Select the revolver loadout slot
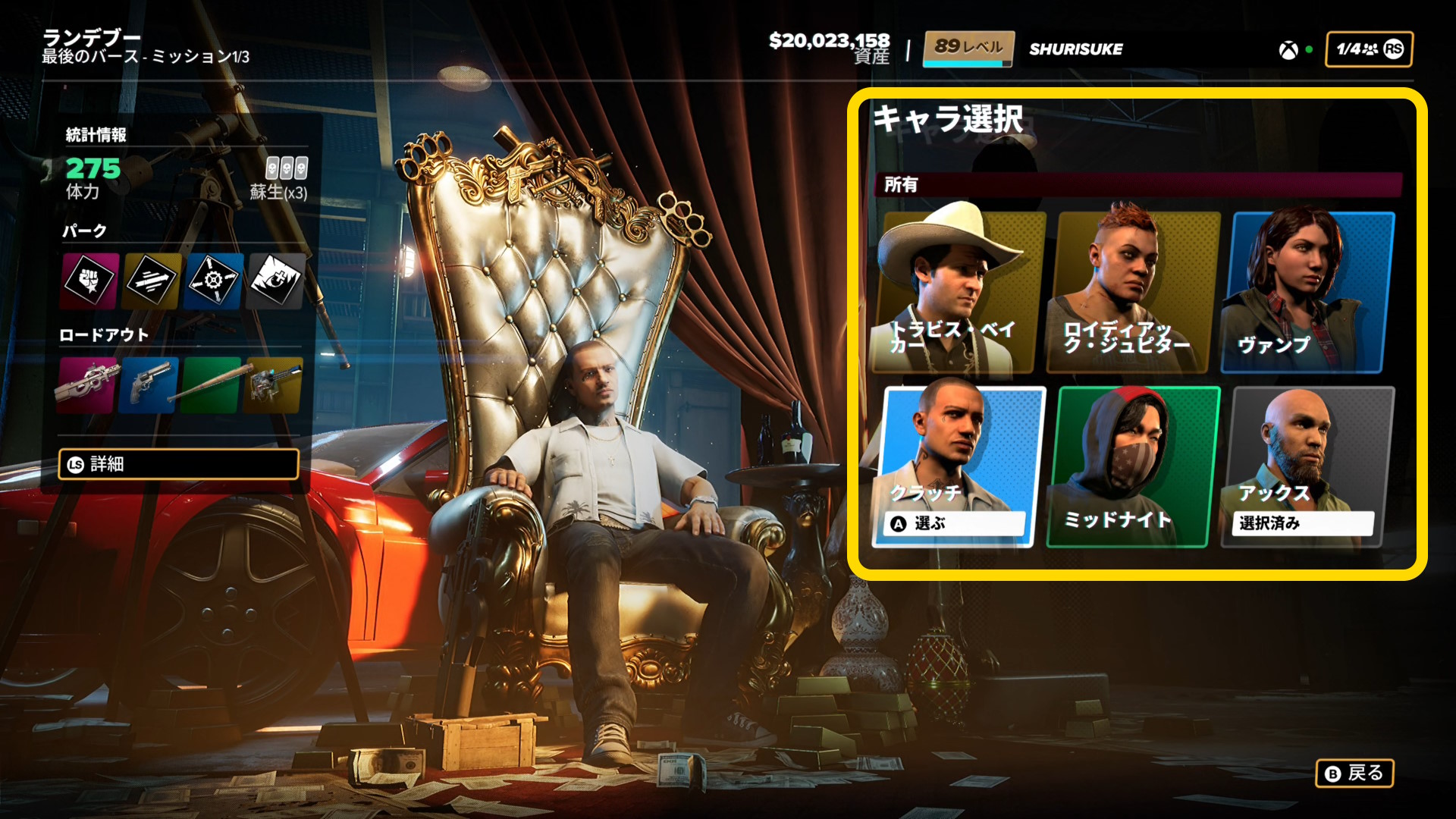This screenshot has height=819, width=1456. (x=149, y=384)
